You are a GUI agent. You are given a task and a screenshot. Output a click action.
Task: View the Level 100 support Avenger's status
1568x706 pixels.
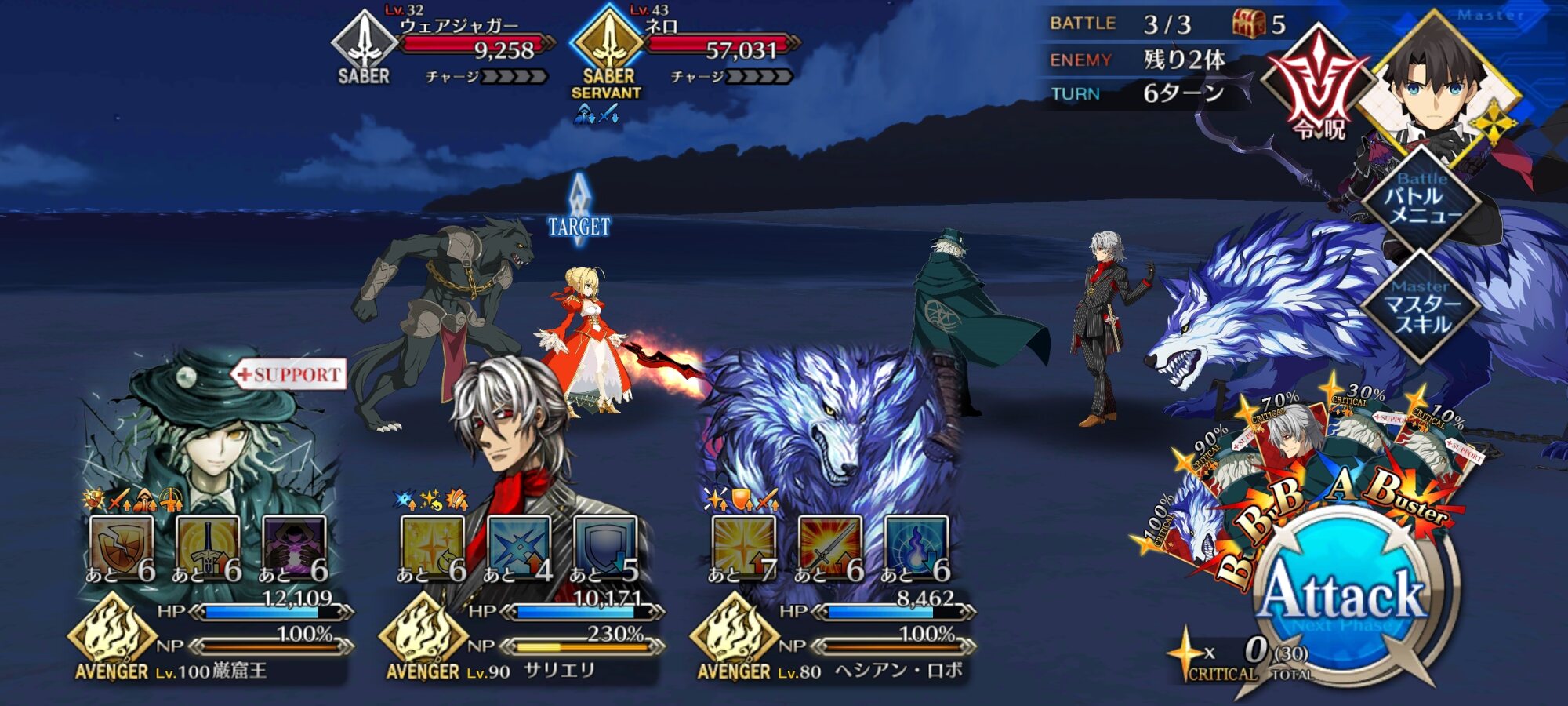coord(212,439)
